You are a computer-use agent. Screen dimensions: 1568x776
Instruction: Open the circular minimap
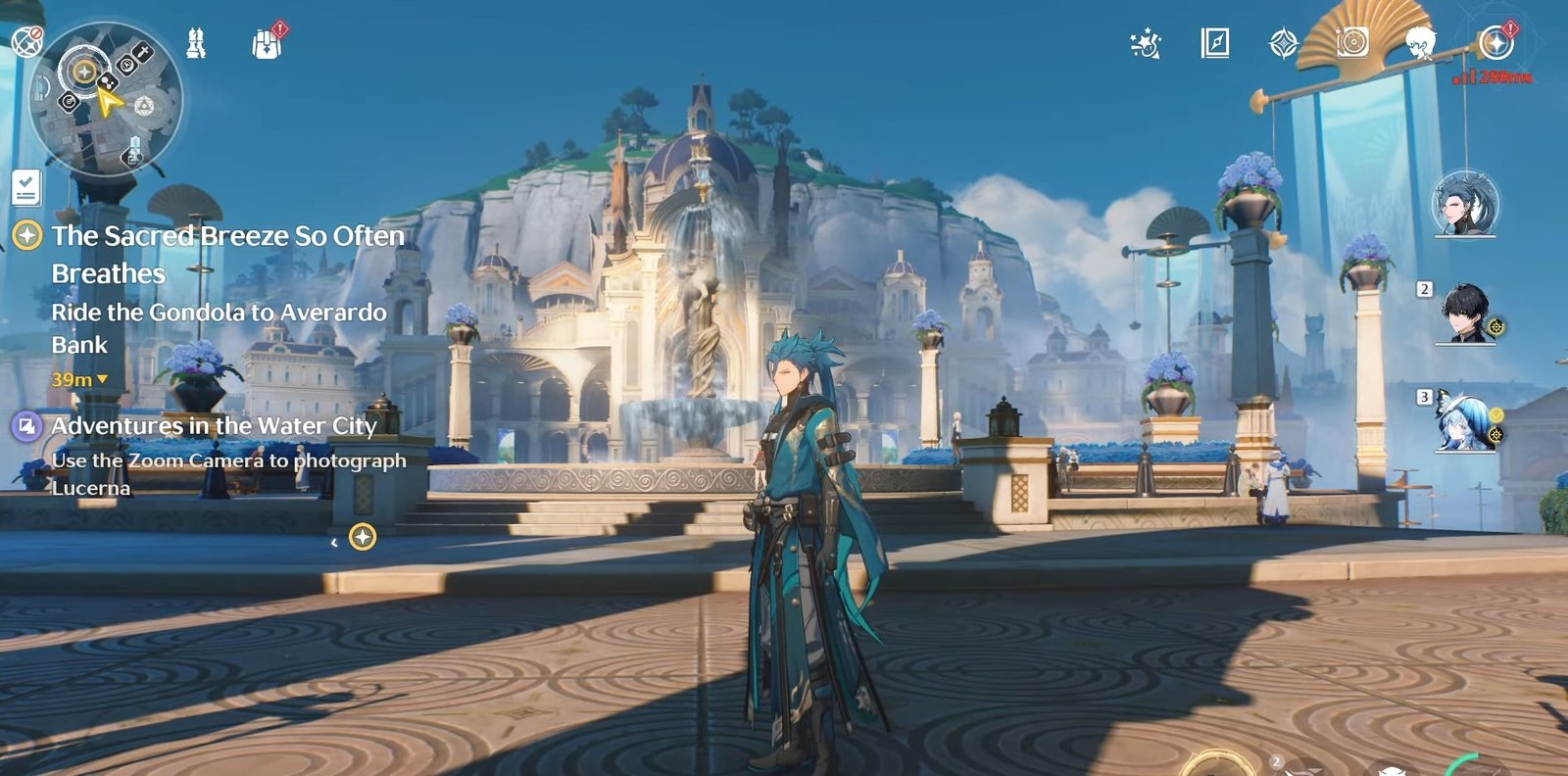pyautogui.click(x=106, y=100)
